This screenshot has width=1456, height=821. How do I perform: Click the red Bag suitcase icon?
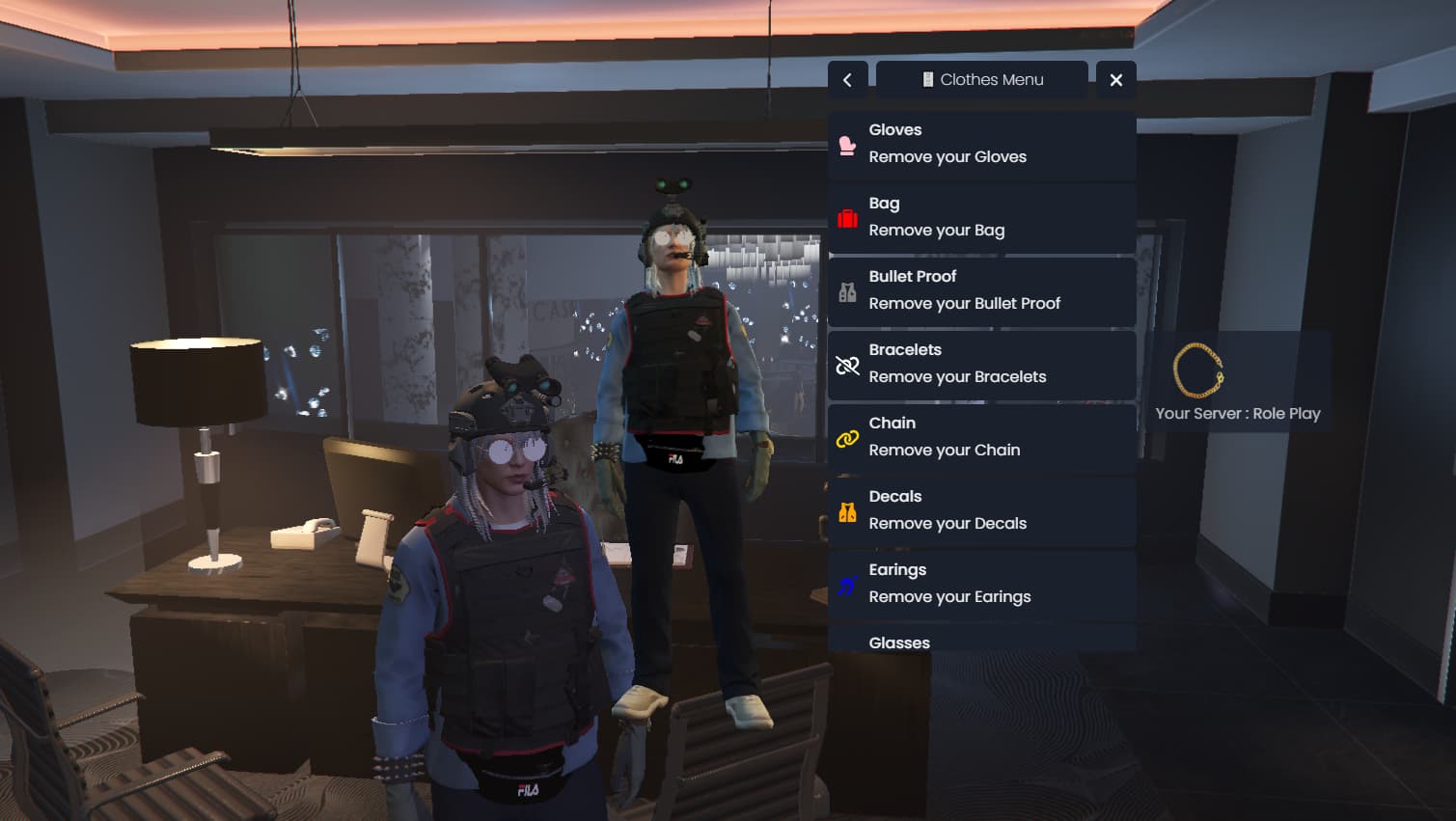pyautogui.click(x=847, y=217)
